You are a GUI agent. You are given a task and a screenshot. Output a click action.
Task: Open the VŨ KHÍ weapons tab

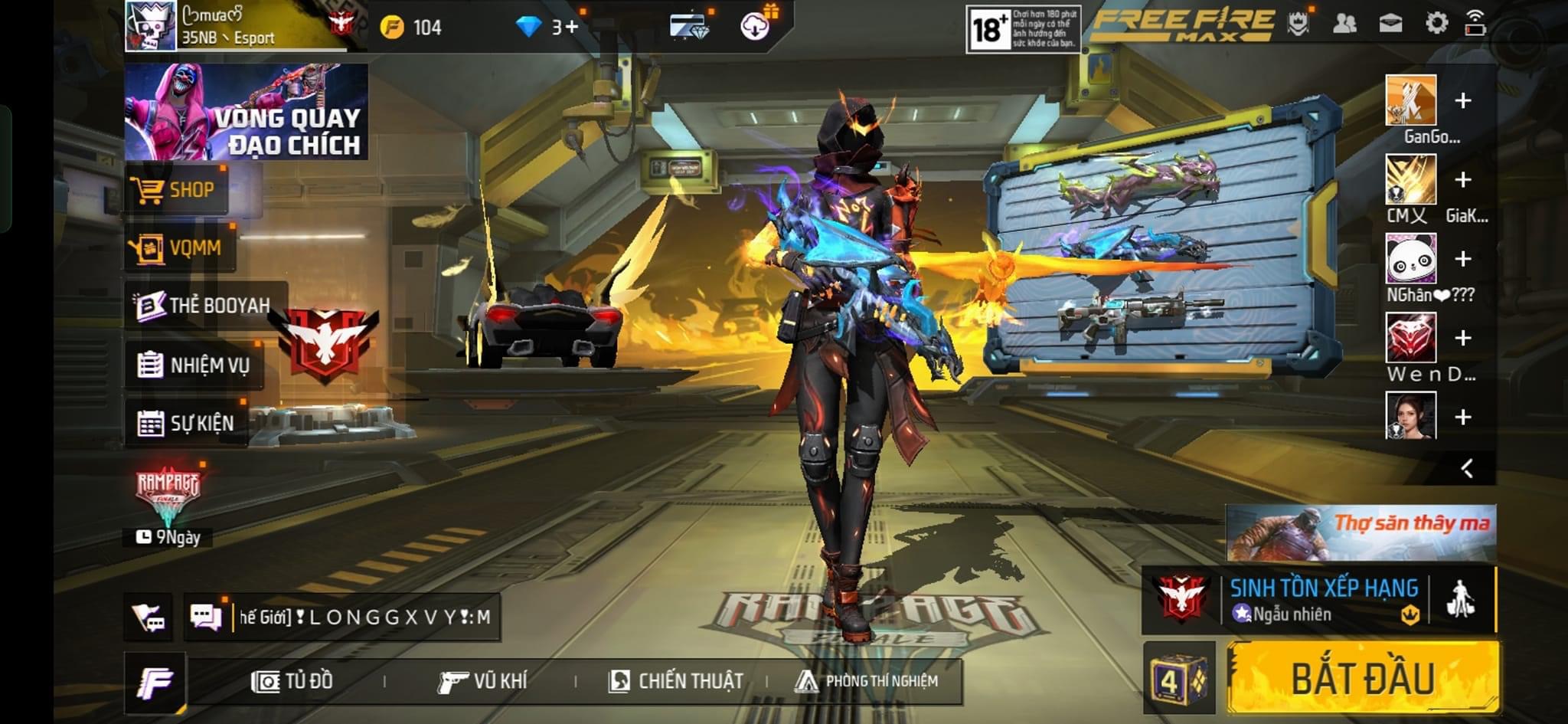[482, 681]
